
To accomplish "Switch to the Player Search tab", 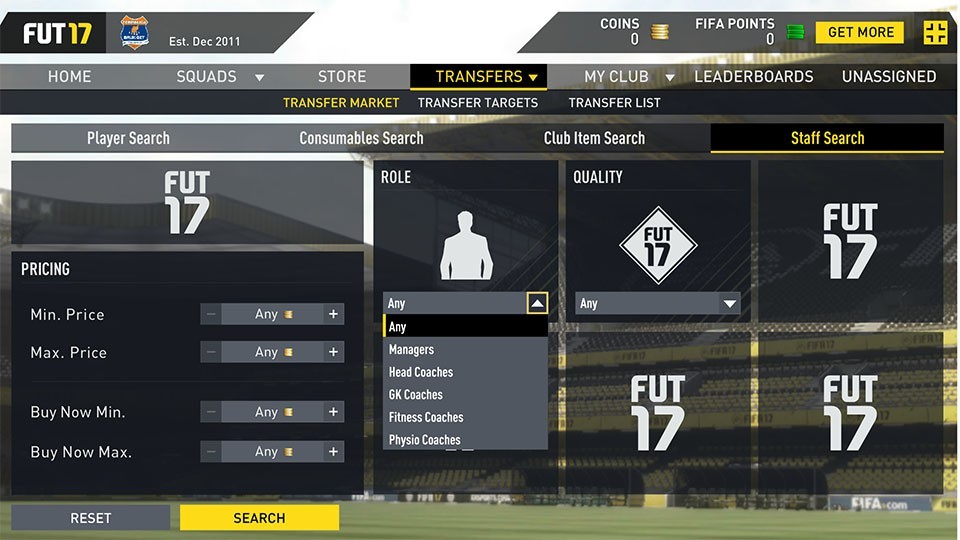I will pos(128,138).
